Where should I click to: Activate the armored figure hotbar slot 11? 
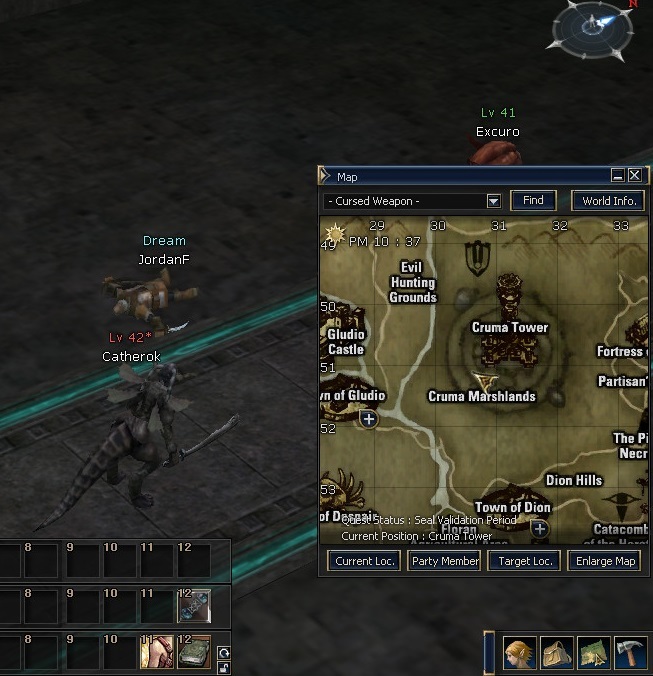point(157,654)
